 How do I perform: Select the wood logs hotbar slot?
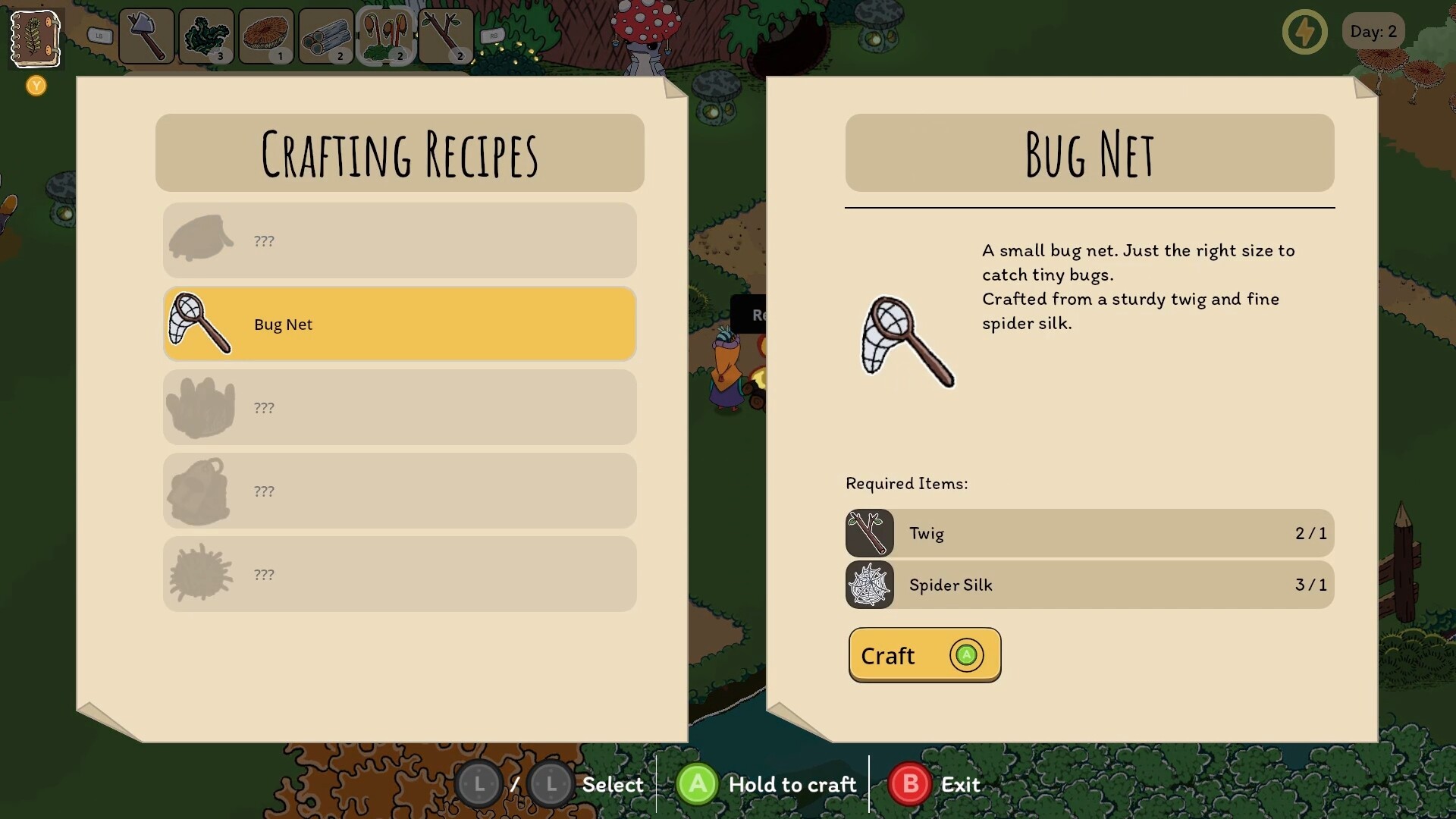pyautogui.click(x=326, y=36)
